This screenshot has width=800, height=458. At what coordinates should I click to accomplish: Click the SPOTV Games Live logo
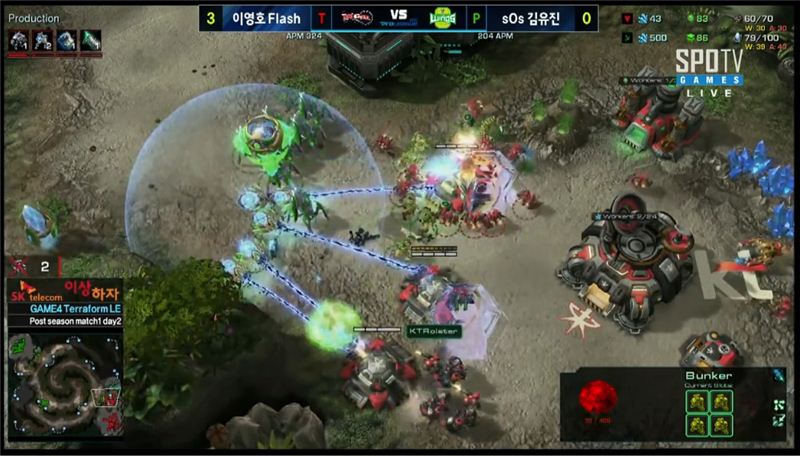point(708,70)
